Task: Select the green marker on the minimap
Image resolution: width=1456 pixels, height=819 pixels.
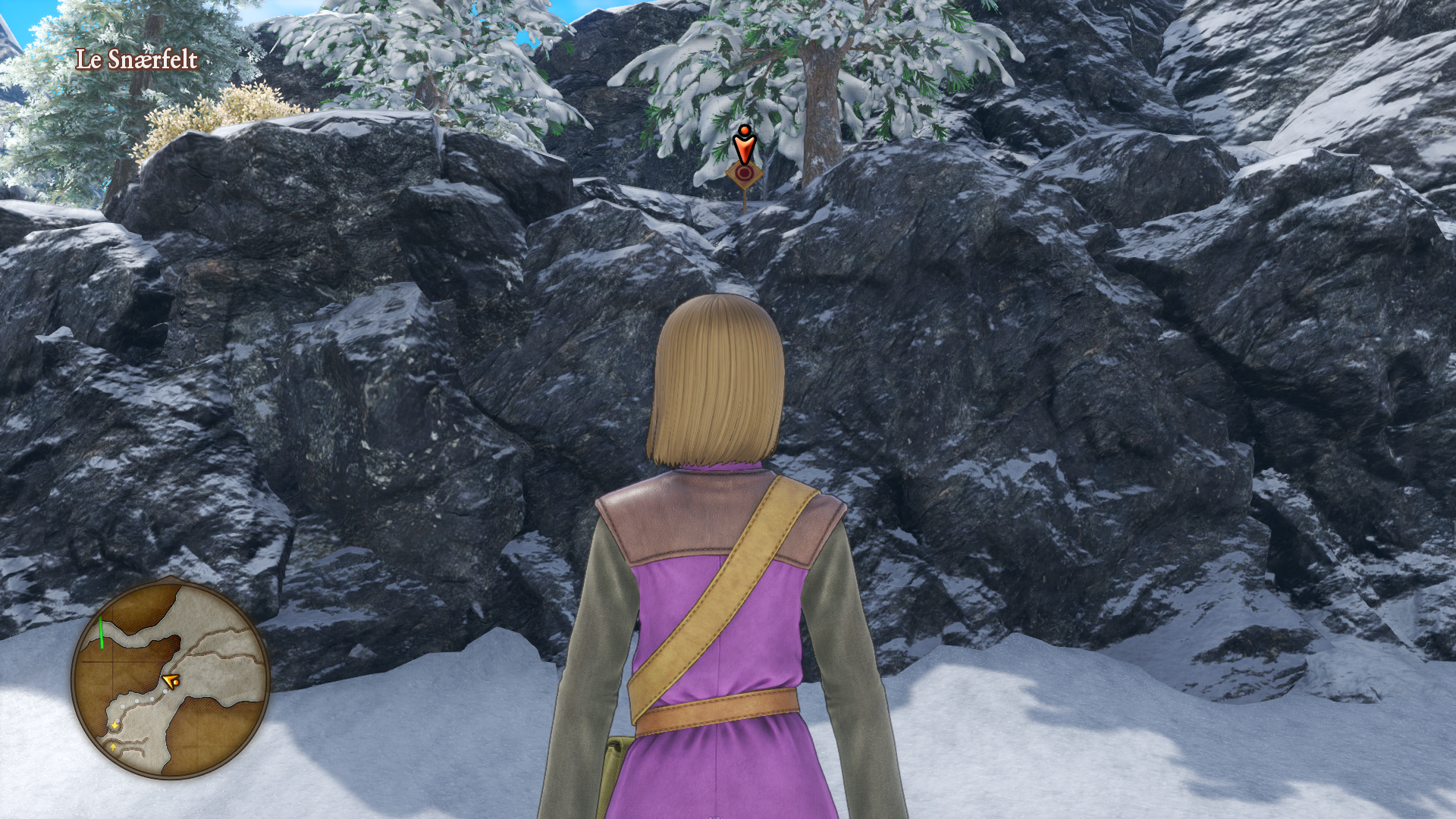Action: click(x=102, y=633)
